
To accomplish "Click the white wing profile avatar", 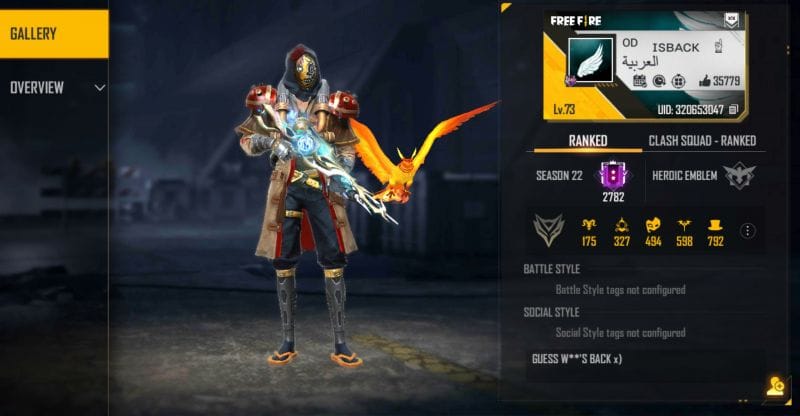I will (x=590, y=63).
